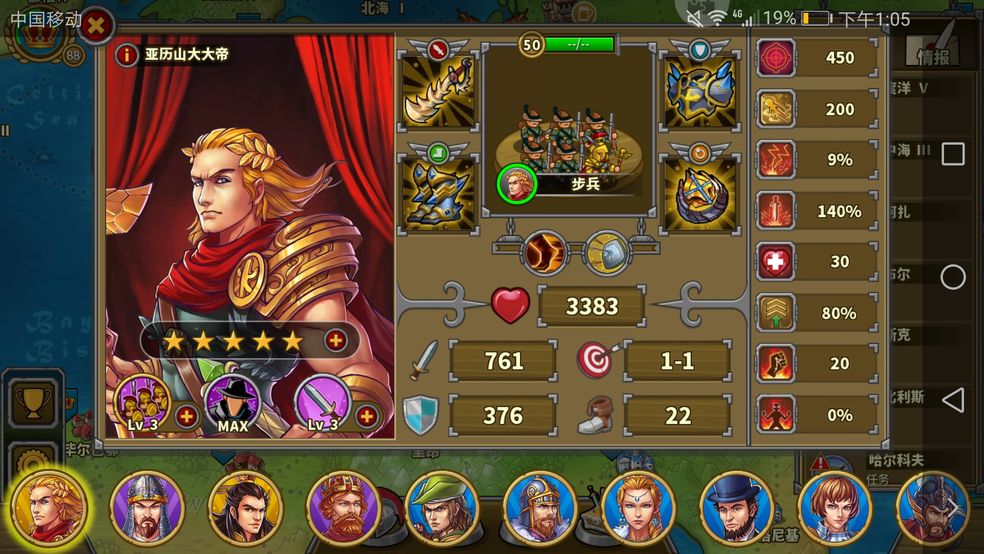Viewport: 984px width, 554px height.
Task: Choose the top-hat bearded general portrait
Action: click(738, 507)
